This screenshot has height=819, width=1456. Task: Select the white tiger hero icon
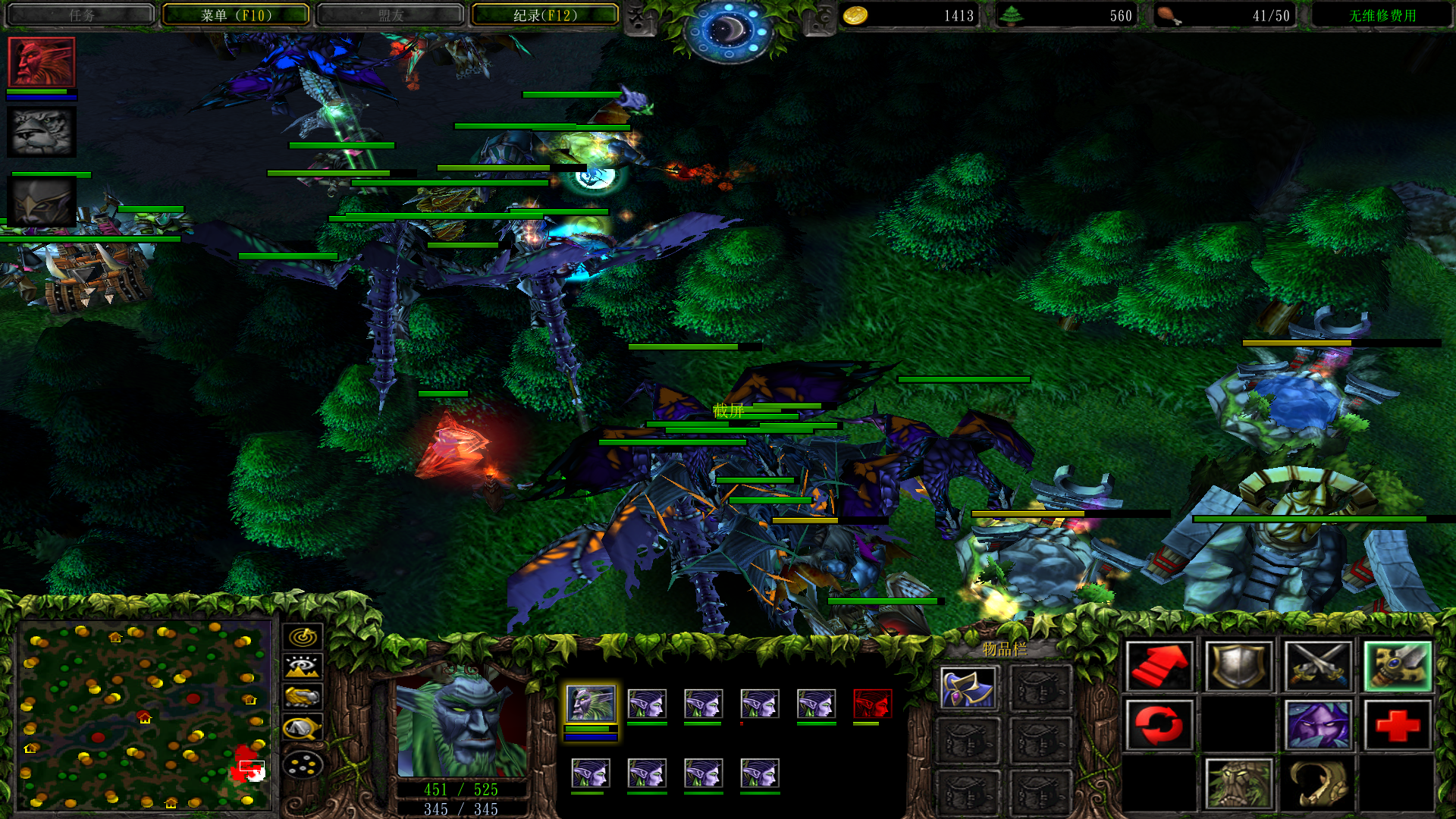pos(42,131)
